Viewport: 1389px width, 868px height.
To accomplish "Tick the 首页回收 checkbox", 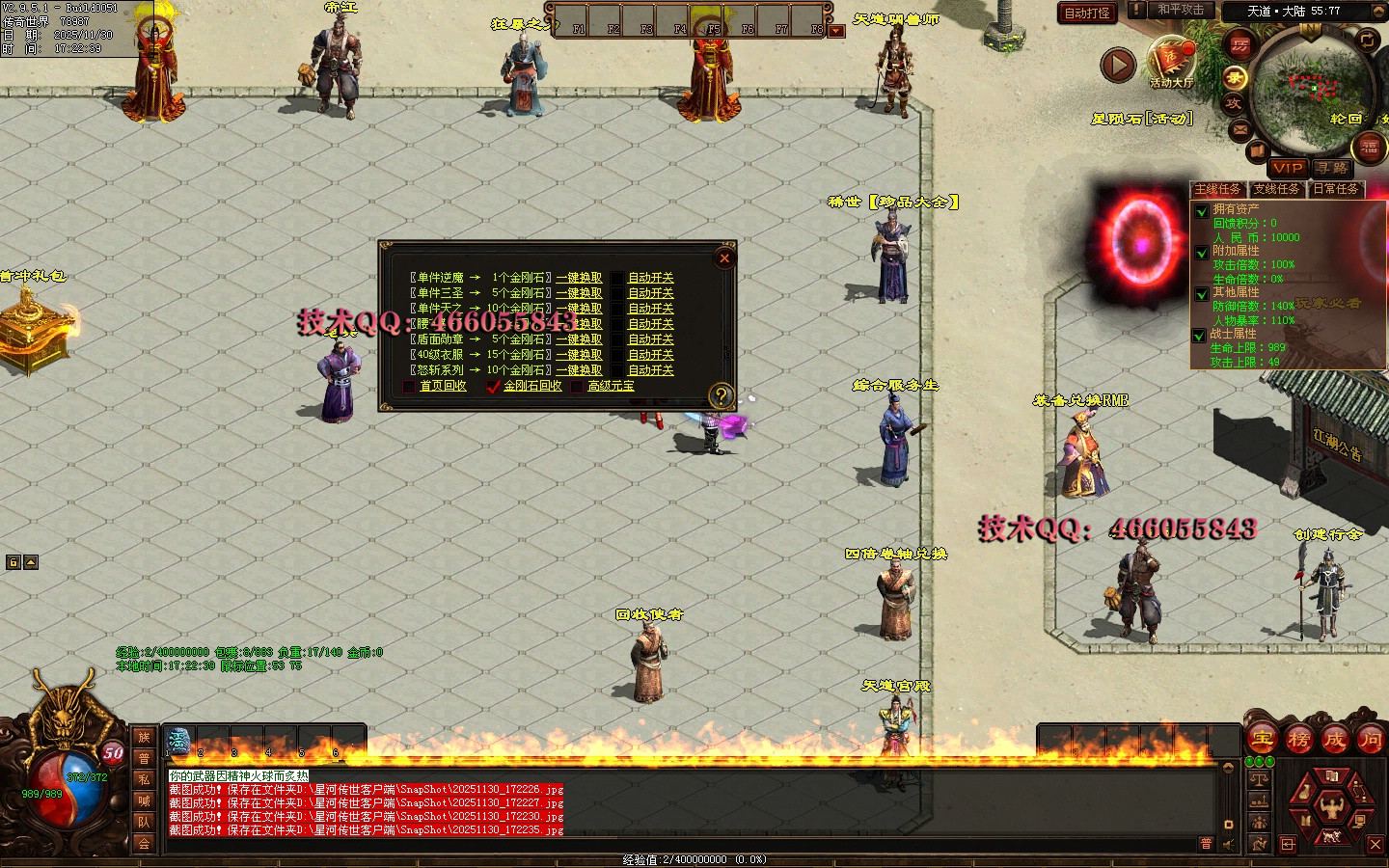I will [x=409, y=386].
